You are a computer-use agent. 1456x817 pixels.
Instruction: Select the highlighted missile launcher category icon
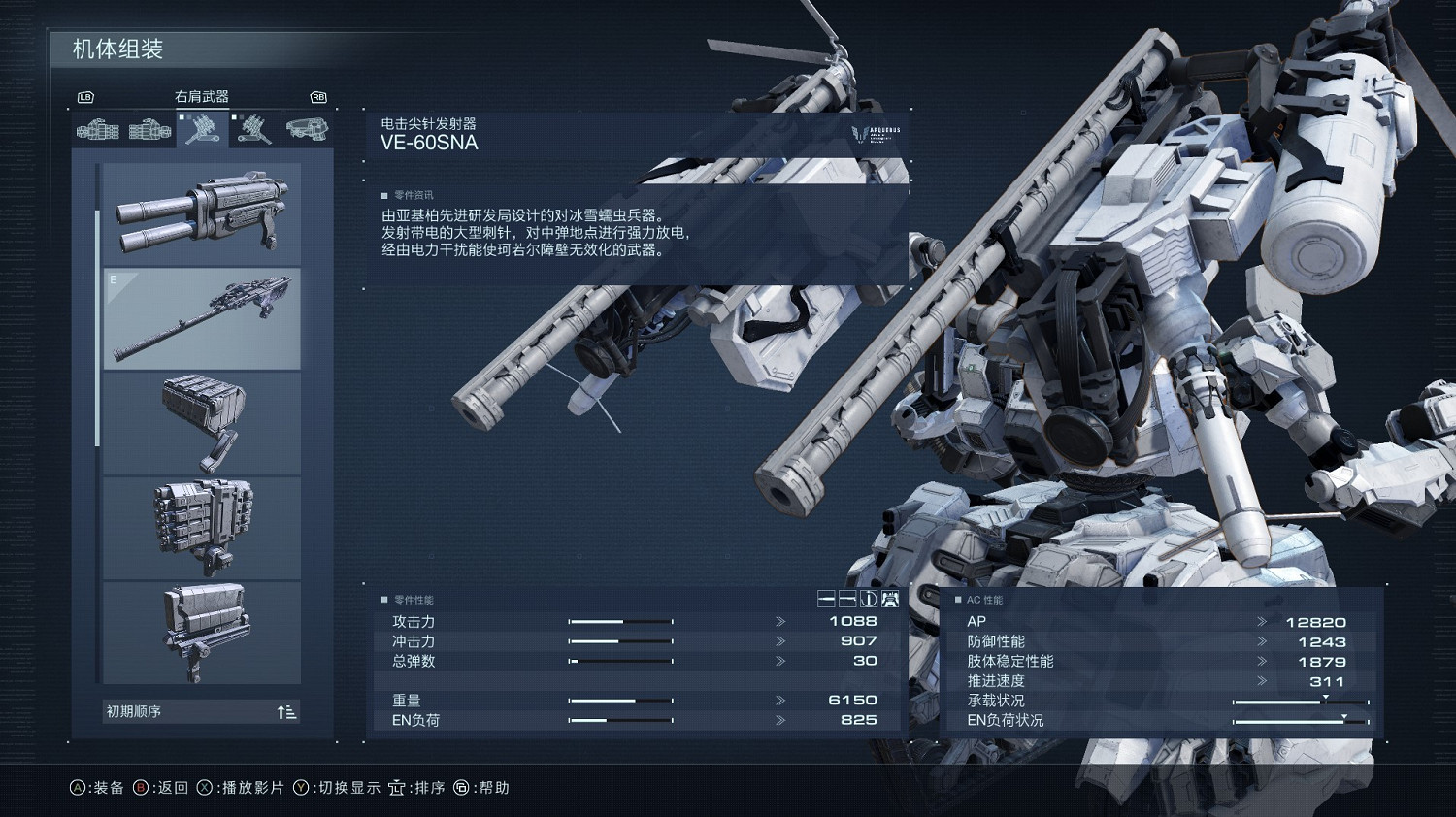[204, 129]
